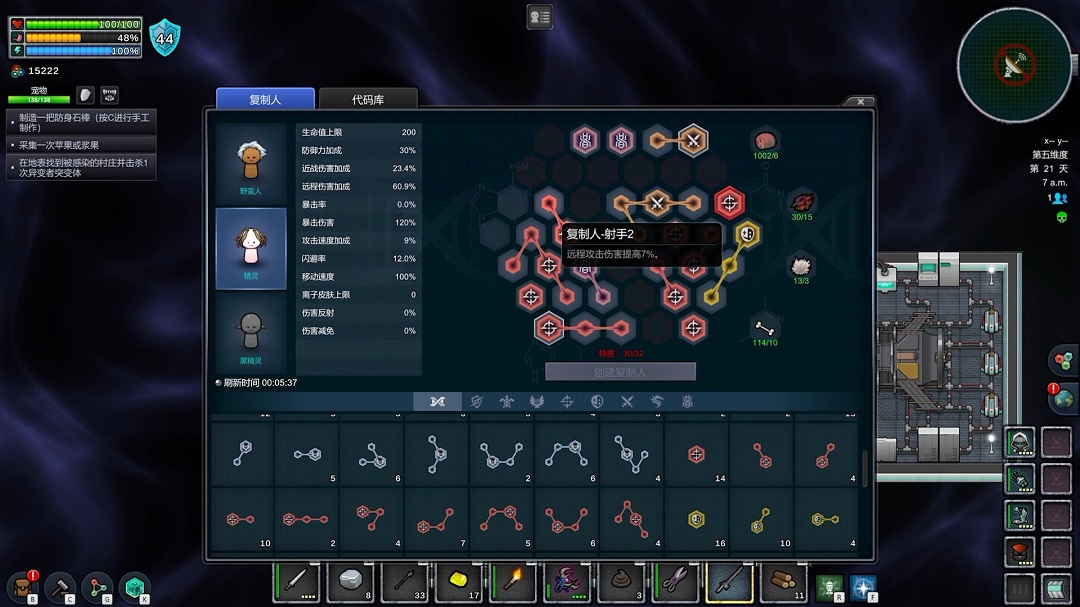Switch to the 代码库 tab
This screenshot has height=607, width=1080.
(x=367, y=99)
